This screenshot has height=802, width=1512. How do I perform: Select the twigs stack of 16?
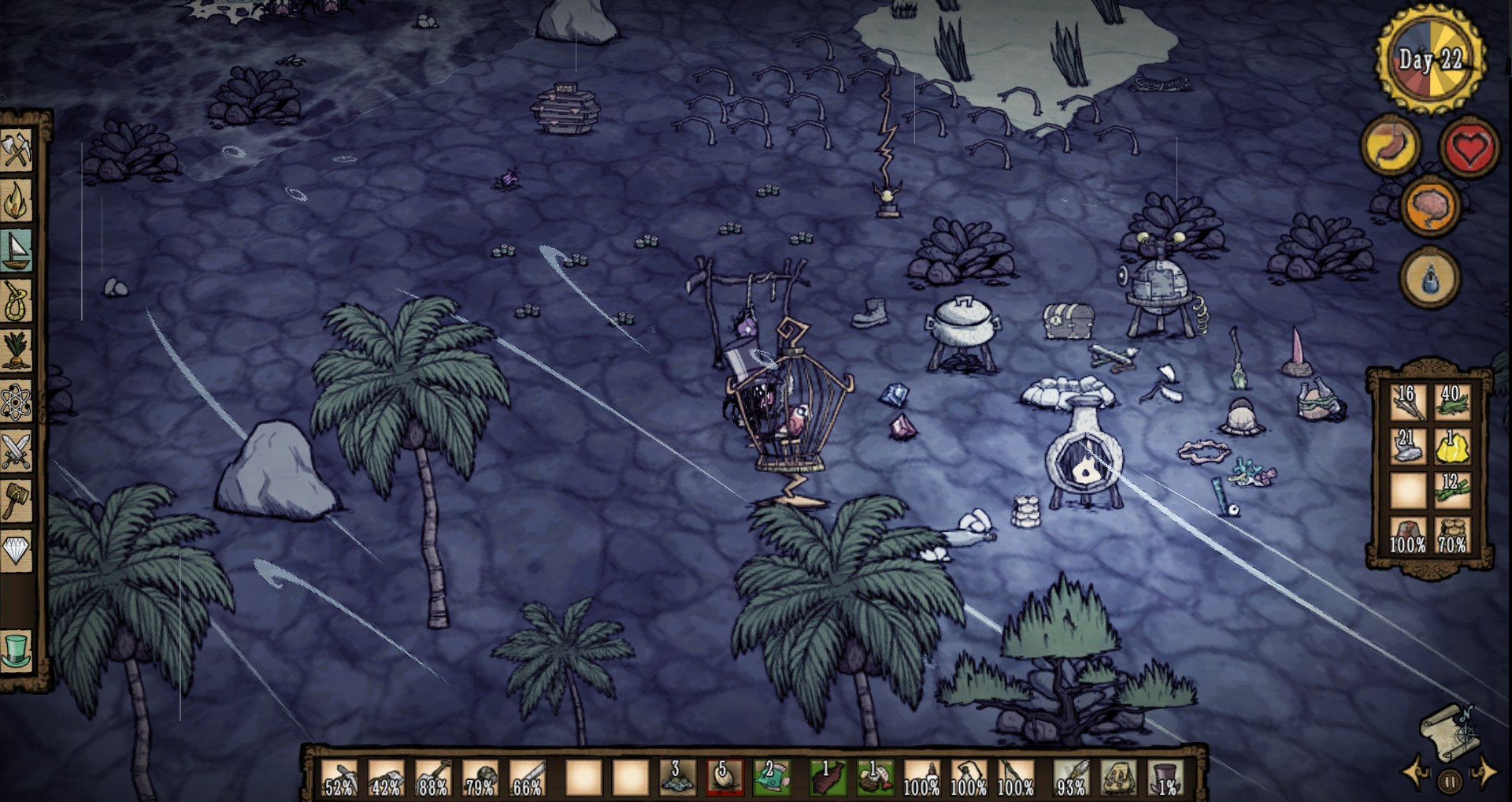click(1407, 401)
